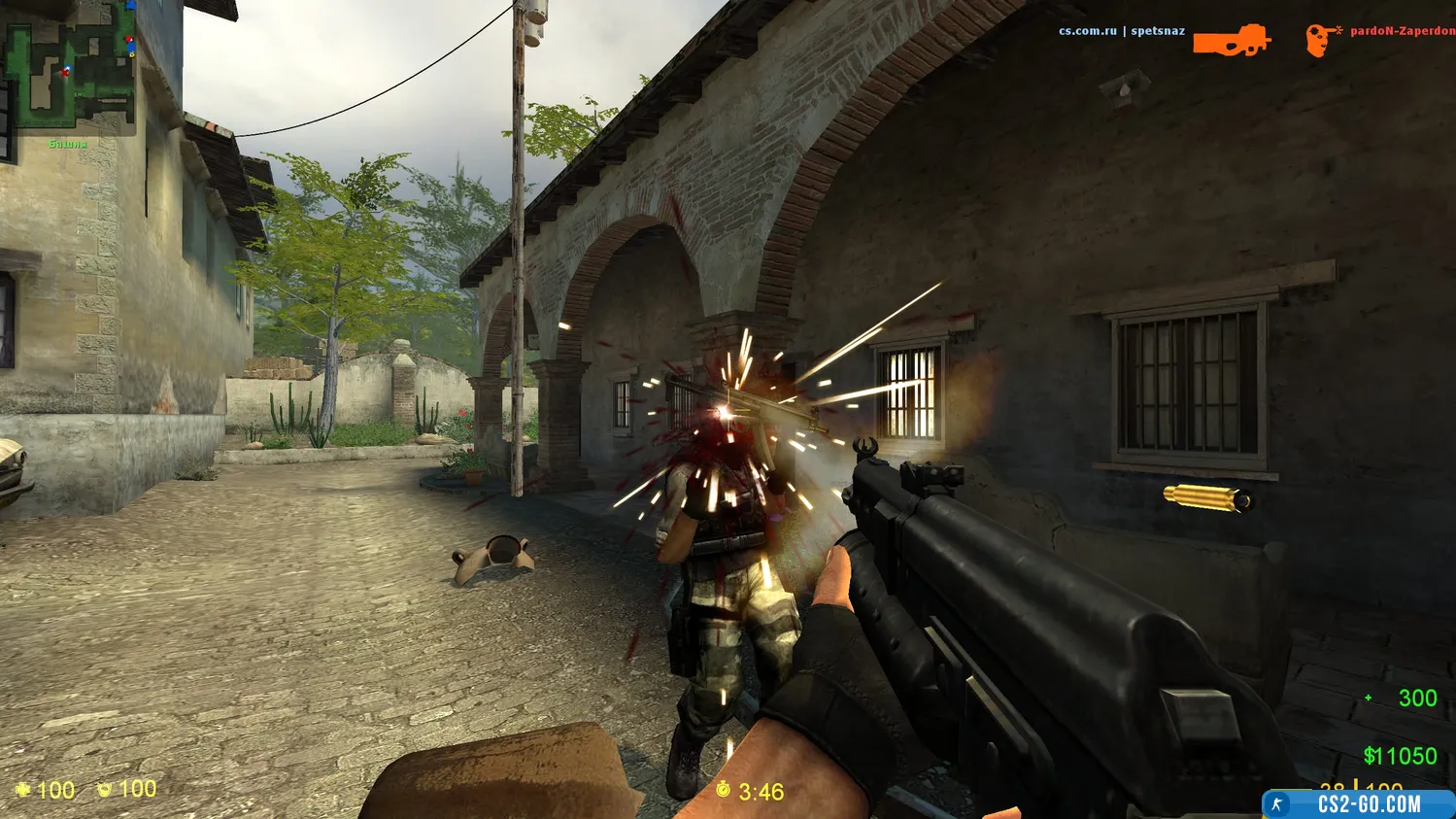Open the CS2-GO.COM watermark link

1359,804
